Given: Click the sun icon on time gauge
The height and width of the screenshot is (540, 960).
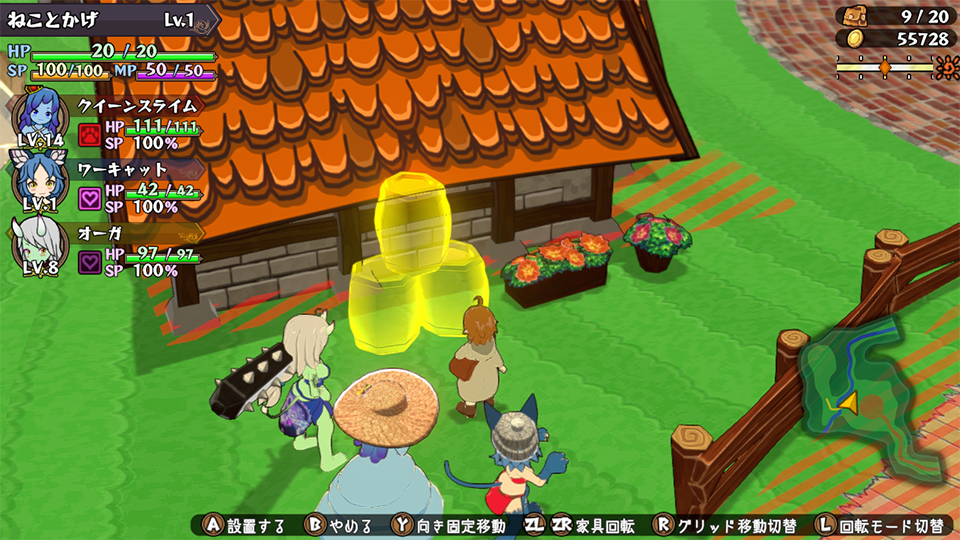Looking at the screenshot, I should tap(945, 67).
